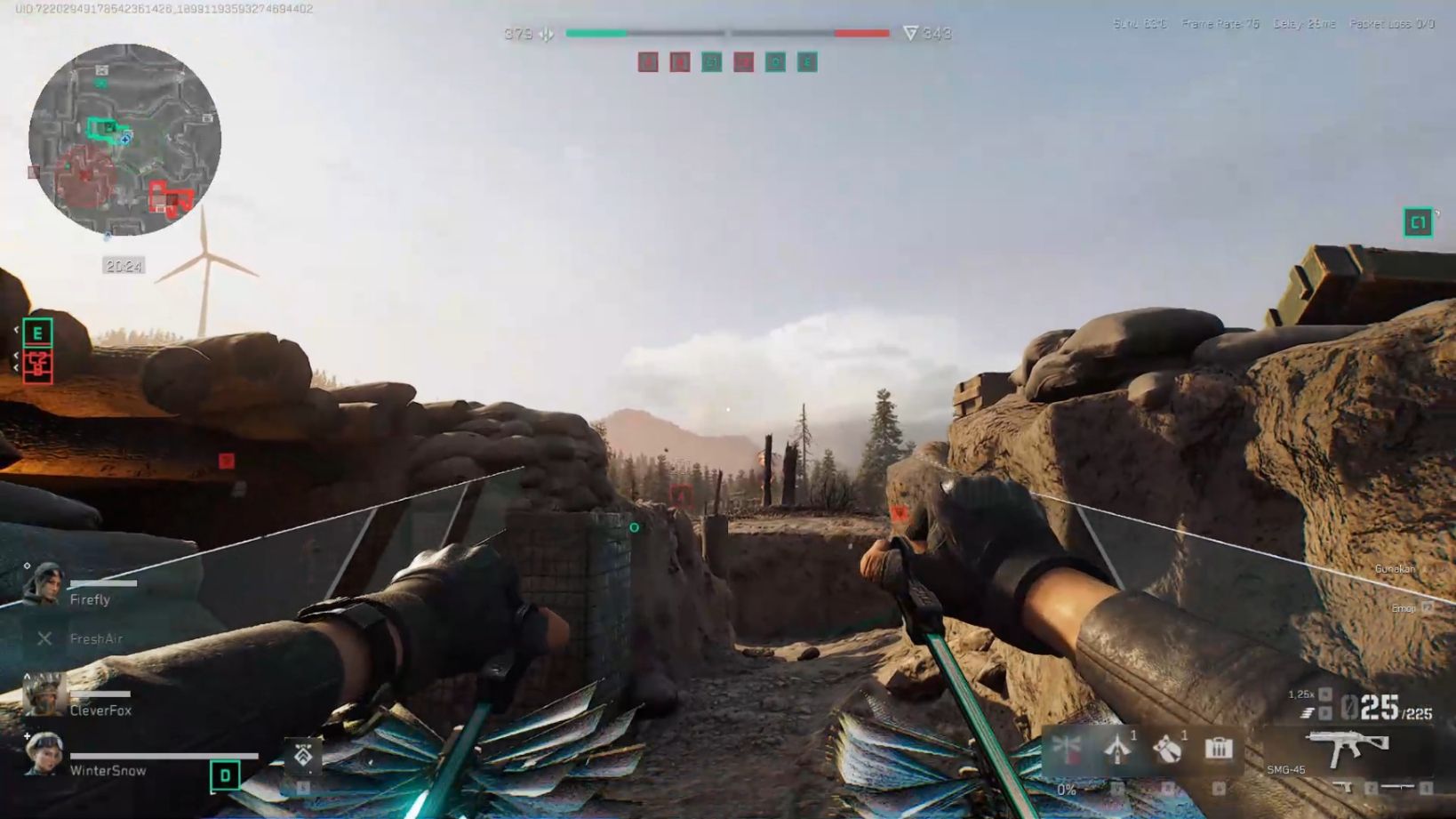Viewport: 1456px width, 819px height.
Task: Select squadmate Firefly's portrait
Action: 42,585
